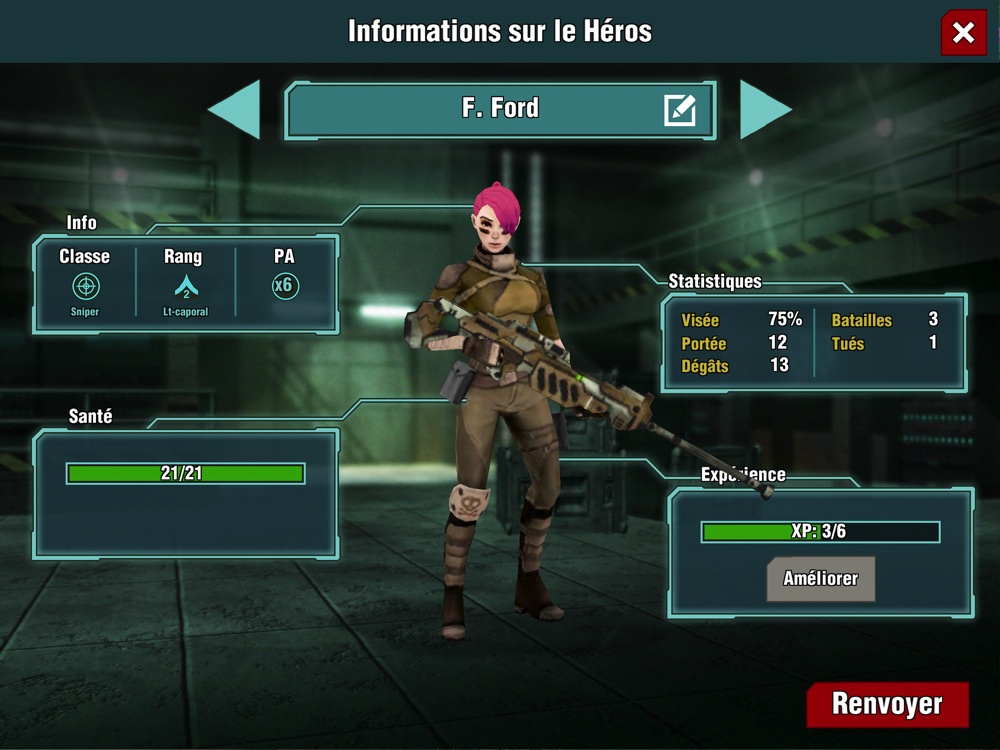The height and width of the screenshot is (750, 1000).
Task: Close the hero information screen
Action: (x=963, y=33)
